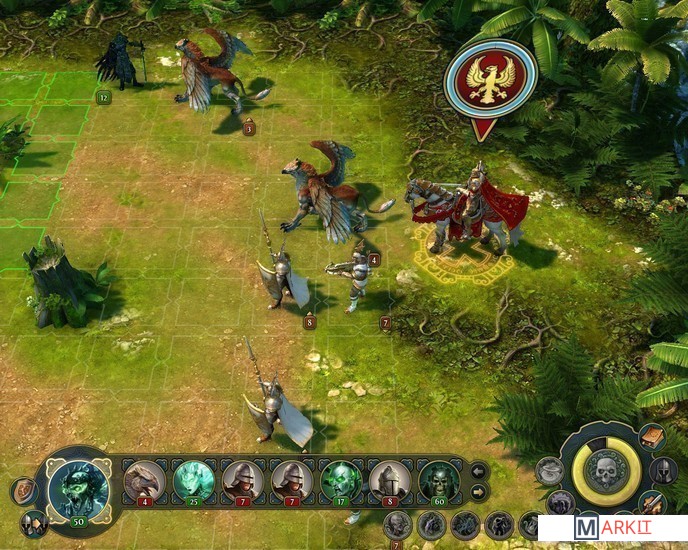Image resolution: width=688 pixels, height=550 pixels.
Task: Open the spellbook
Action: click(653, 438)
